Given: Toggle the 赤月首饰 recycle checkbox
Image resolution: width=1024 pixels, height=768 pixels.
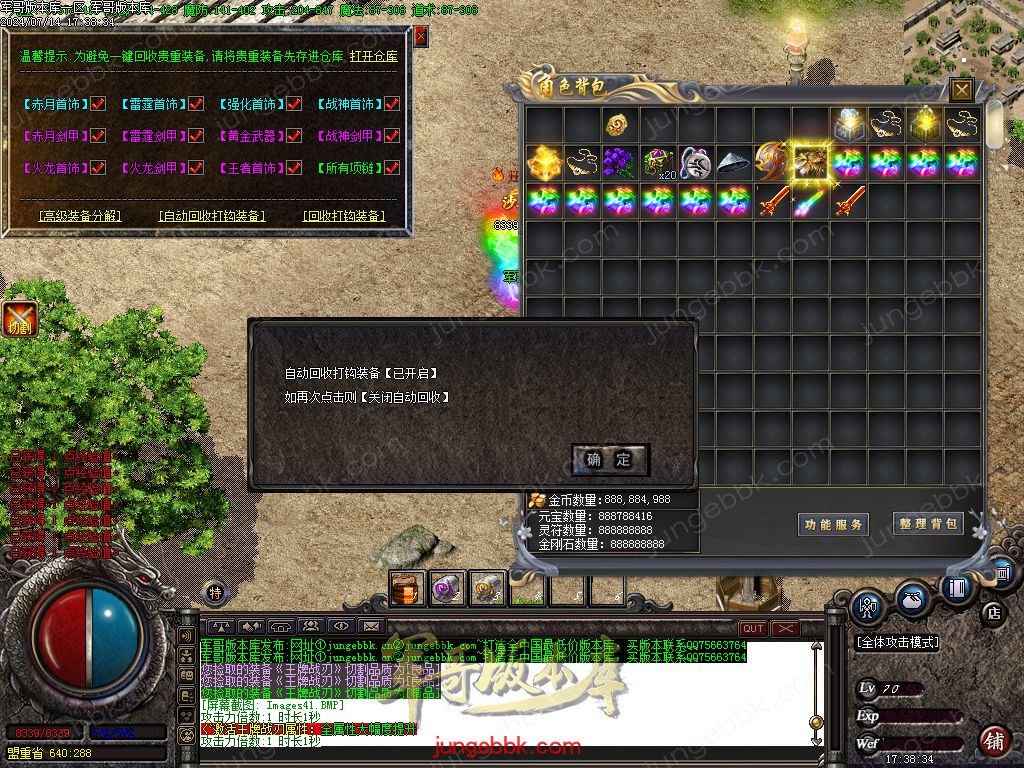Looking at the screenshot, I should [98, 104].
